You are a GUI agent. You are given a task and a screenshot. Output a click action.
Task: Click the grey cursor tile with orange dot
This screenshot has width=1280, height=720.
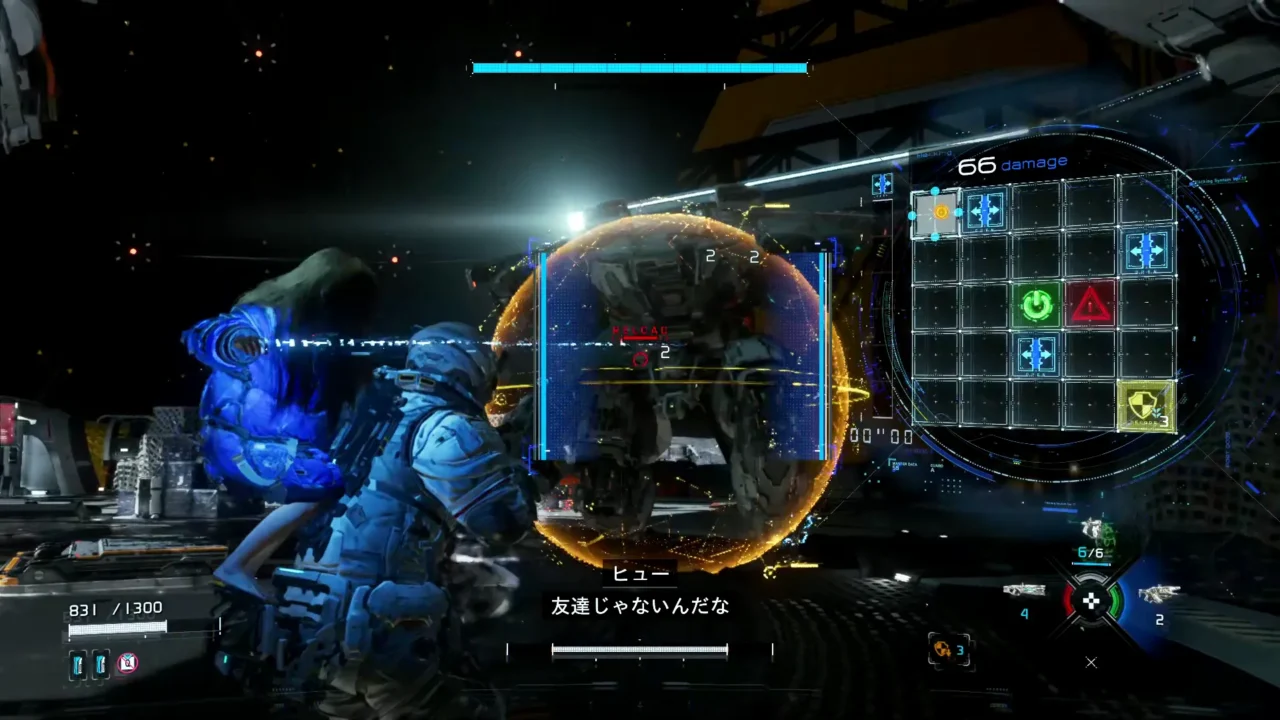coord(937,213)
